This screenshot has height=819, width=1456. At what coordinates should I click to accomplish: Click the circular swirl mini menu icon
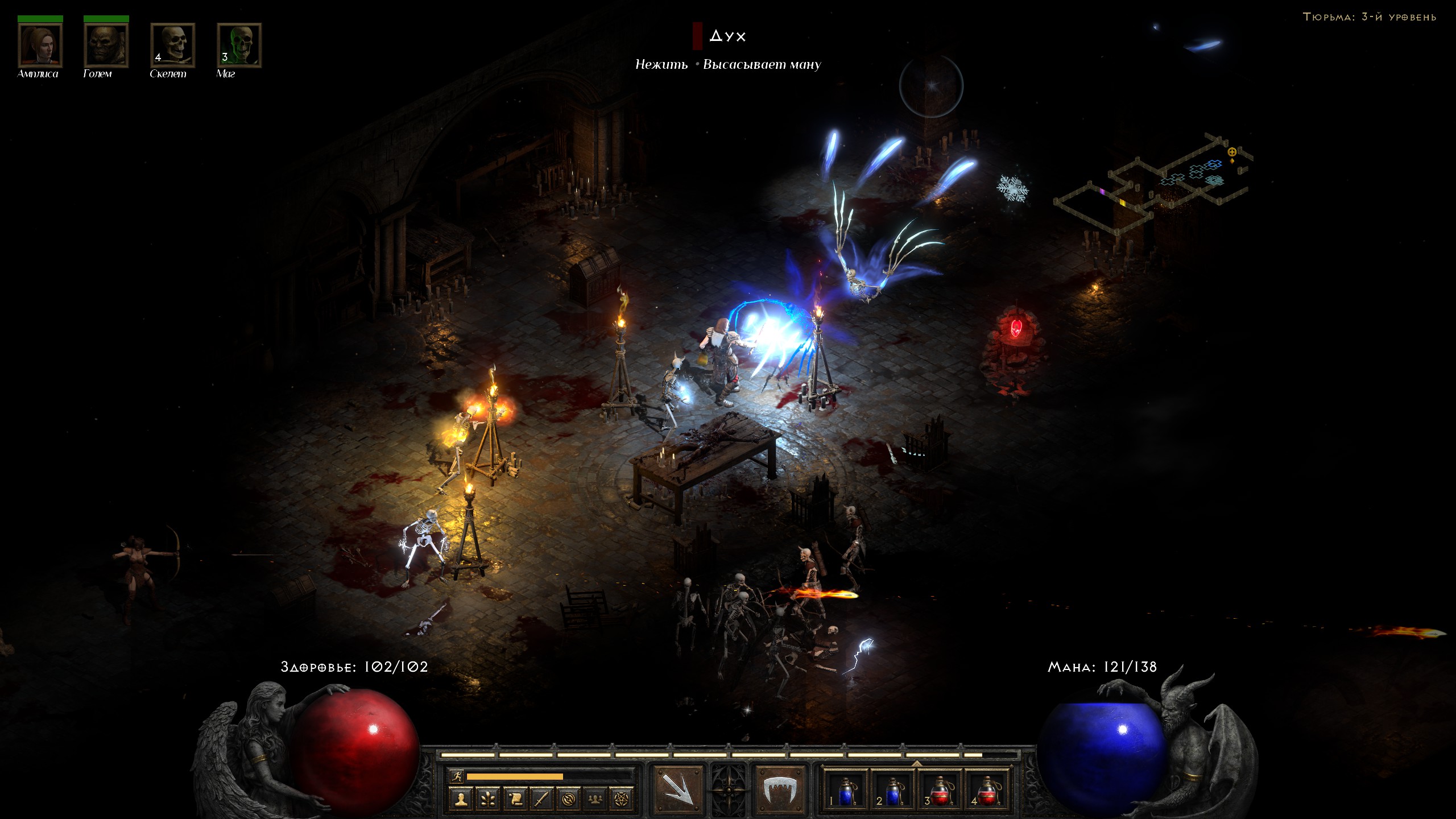(x=568, y=799)
